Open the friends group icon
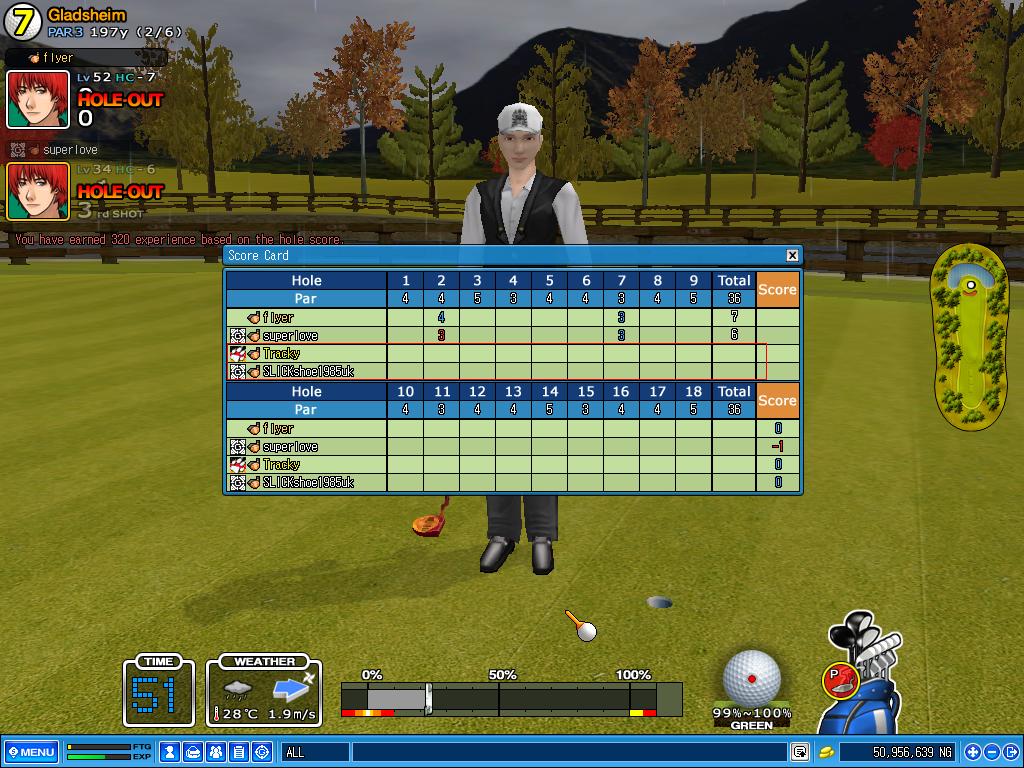 216,752
